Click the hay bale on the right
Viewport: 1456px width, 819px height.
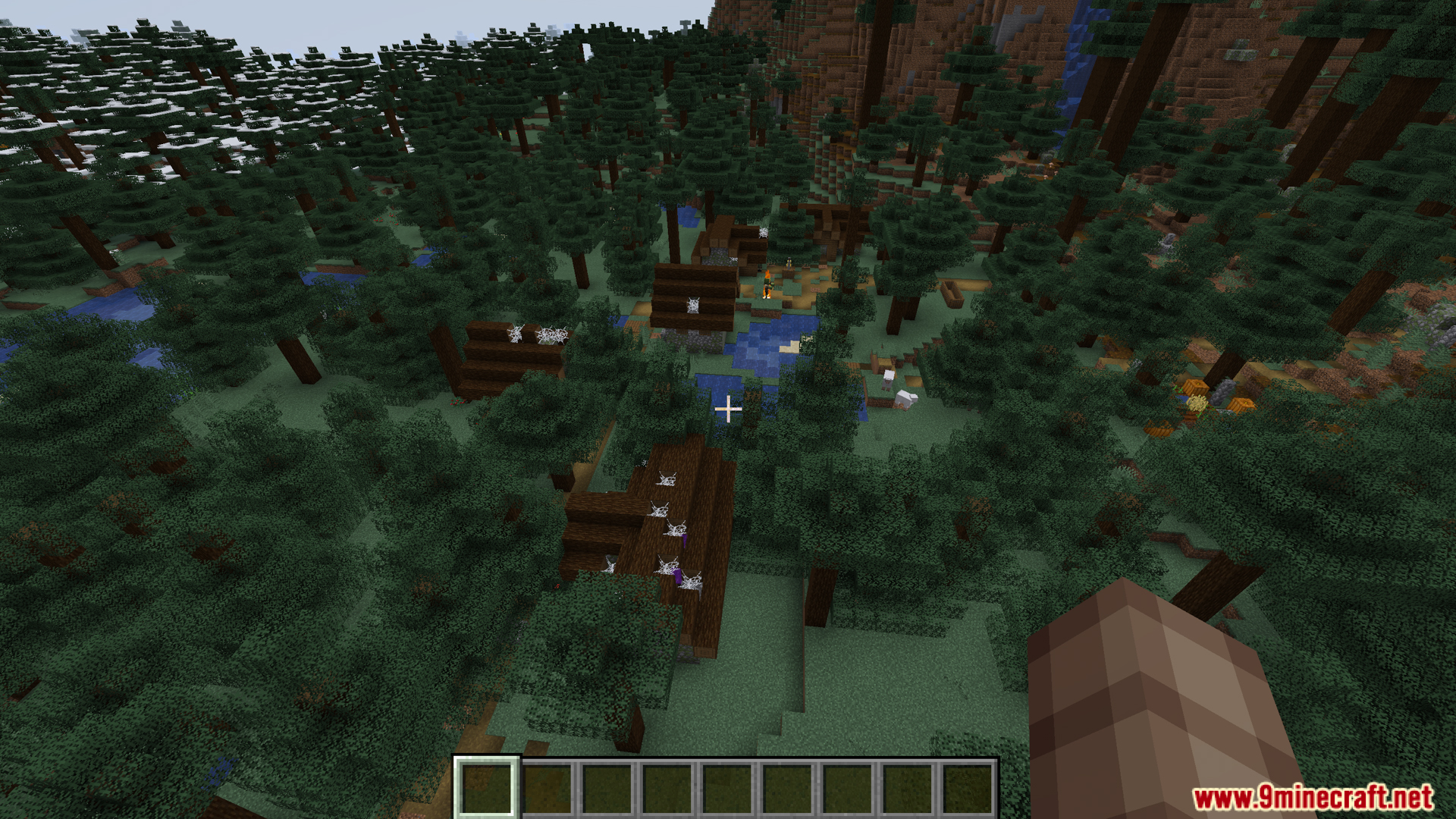point(1197,403)
